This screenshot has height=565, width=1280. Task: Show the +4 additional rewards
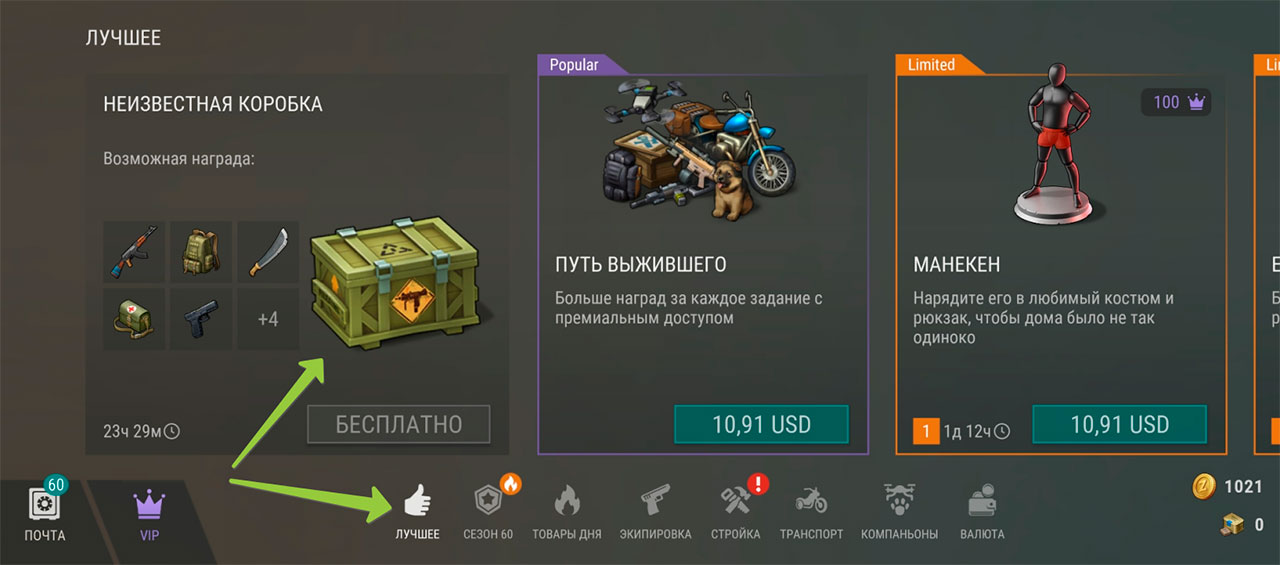(267, 320)
